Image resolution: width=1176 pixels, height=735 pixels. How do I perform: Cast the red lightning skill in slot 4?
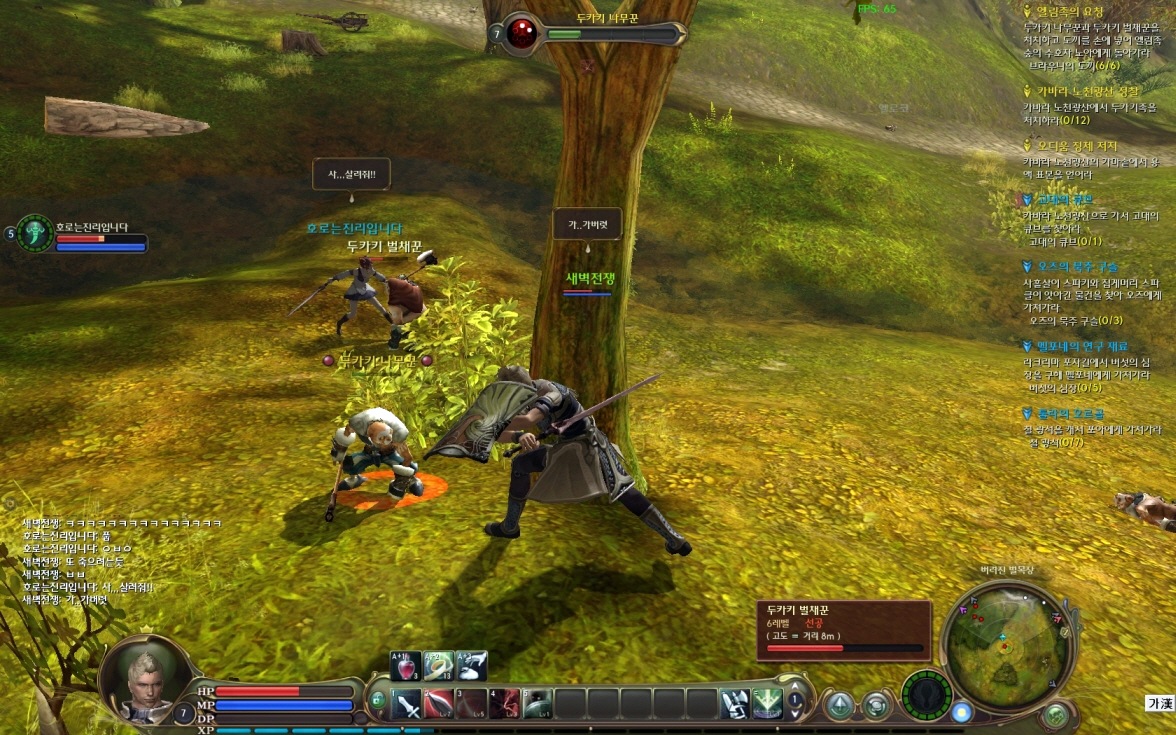pyautogui.click(x=505, y=704)
